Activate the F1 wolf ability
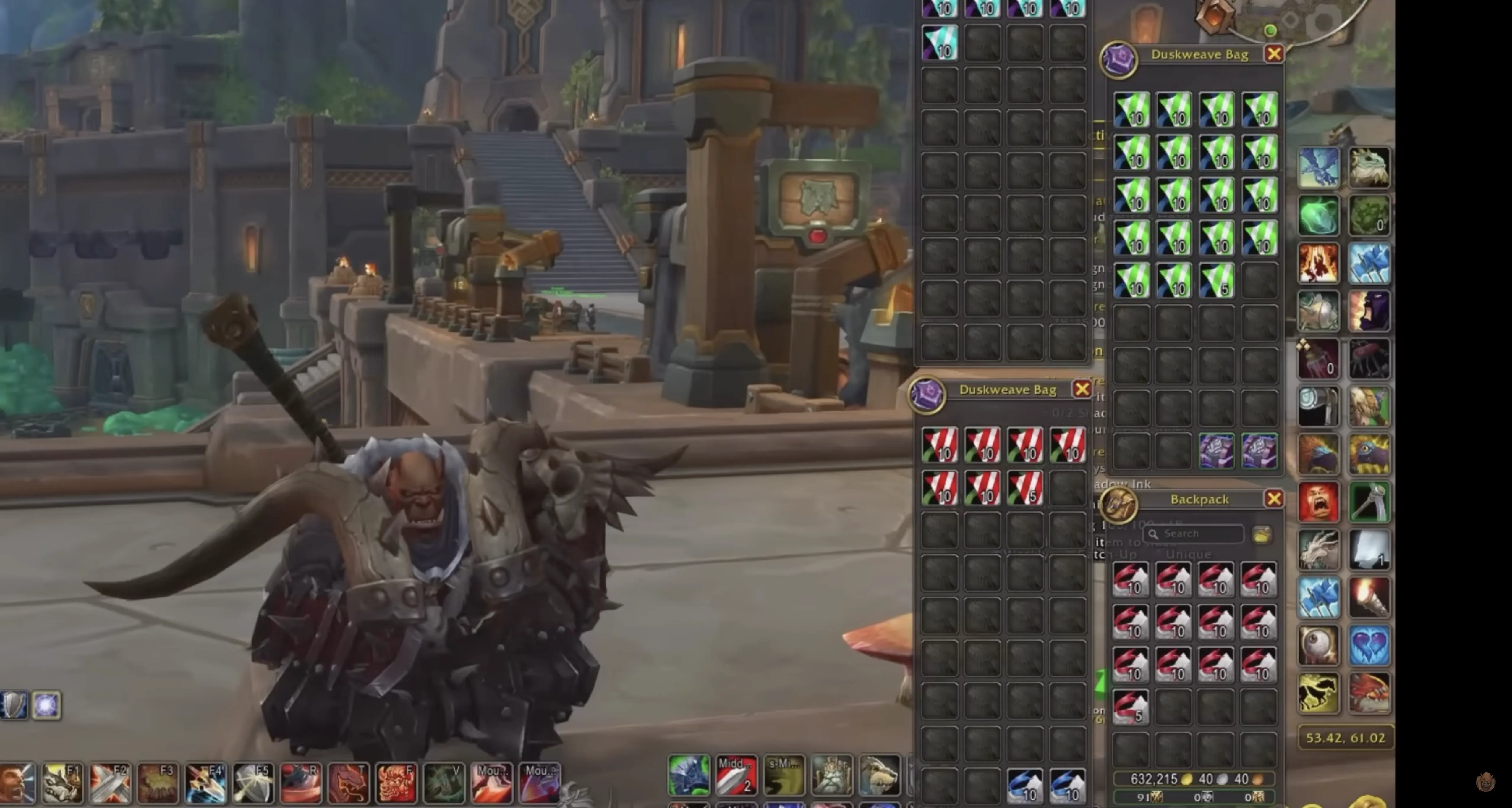Viewport: 1512px width, 808px height. pyautogui.click(x=63, y=783)
